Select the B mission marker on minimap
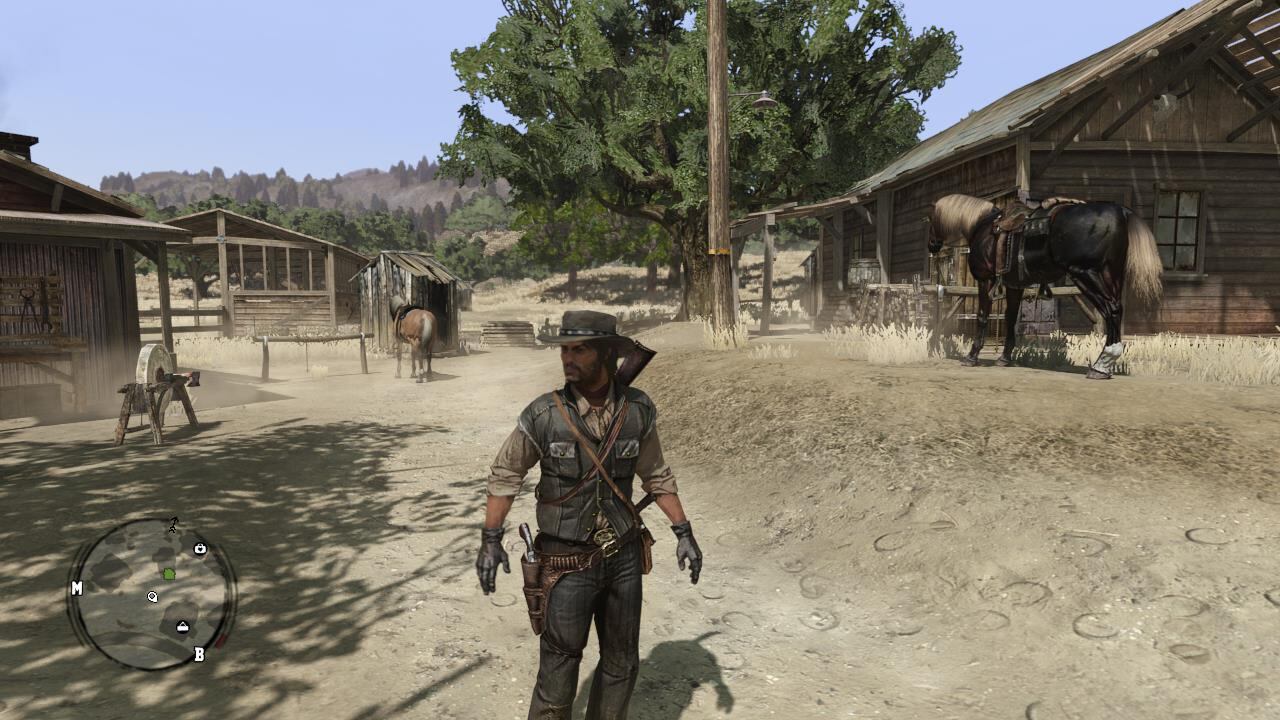The image size is (1280, 720). (x=199, y=654)
